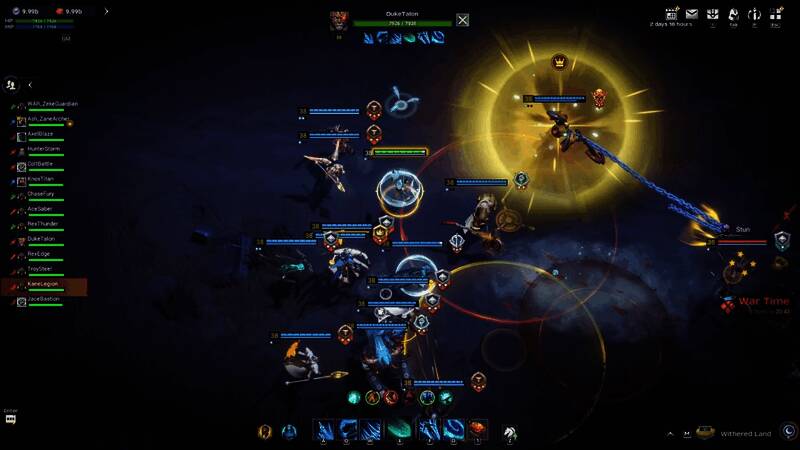Select JaceBastion in the raid list
This screenshot has width=800, height=450.
click(44, 299)
